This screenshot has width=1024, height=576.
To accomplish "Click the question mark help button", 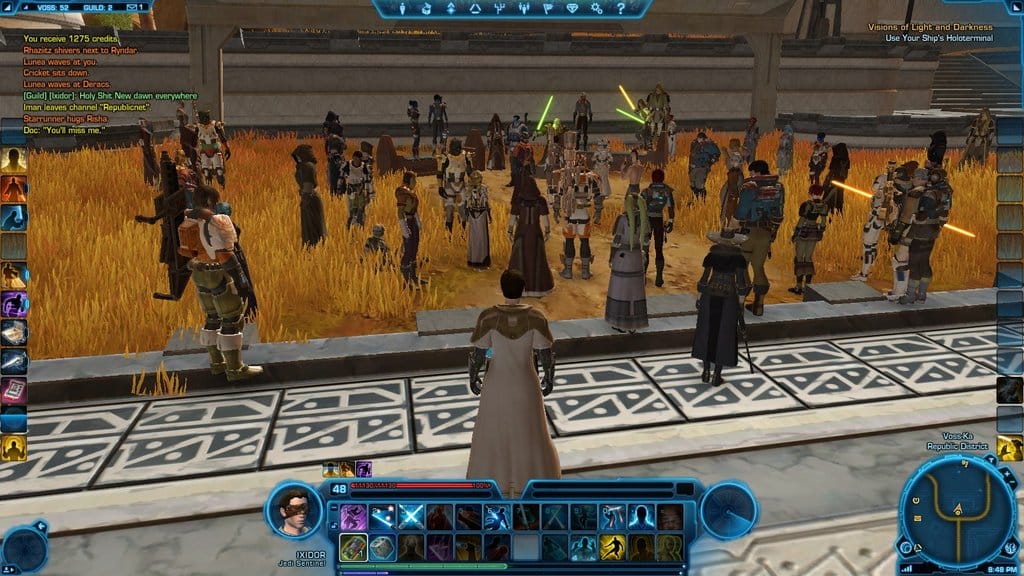I will click(620, 9).
